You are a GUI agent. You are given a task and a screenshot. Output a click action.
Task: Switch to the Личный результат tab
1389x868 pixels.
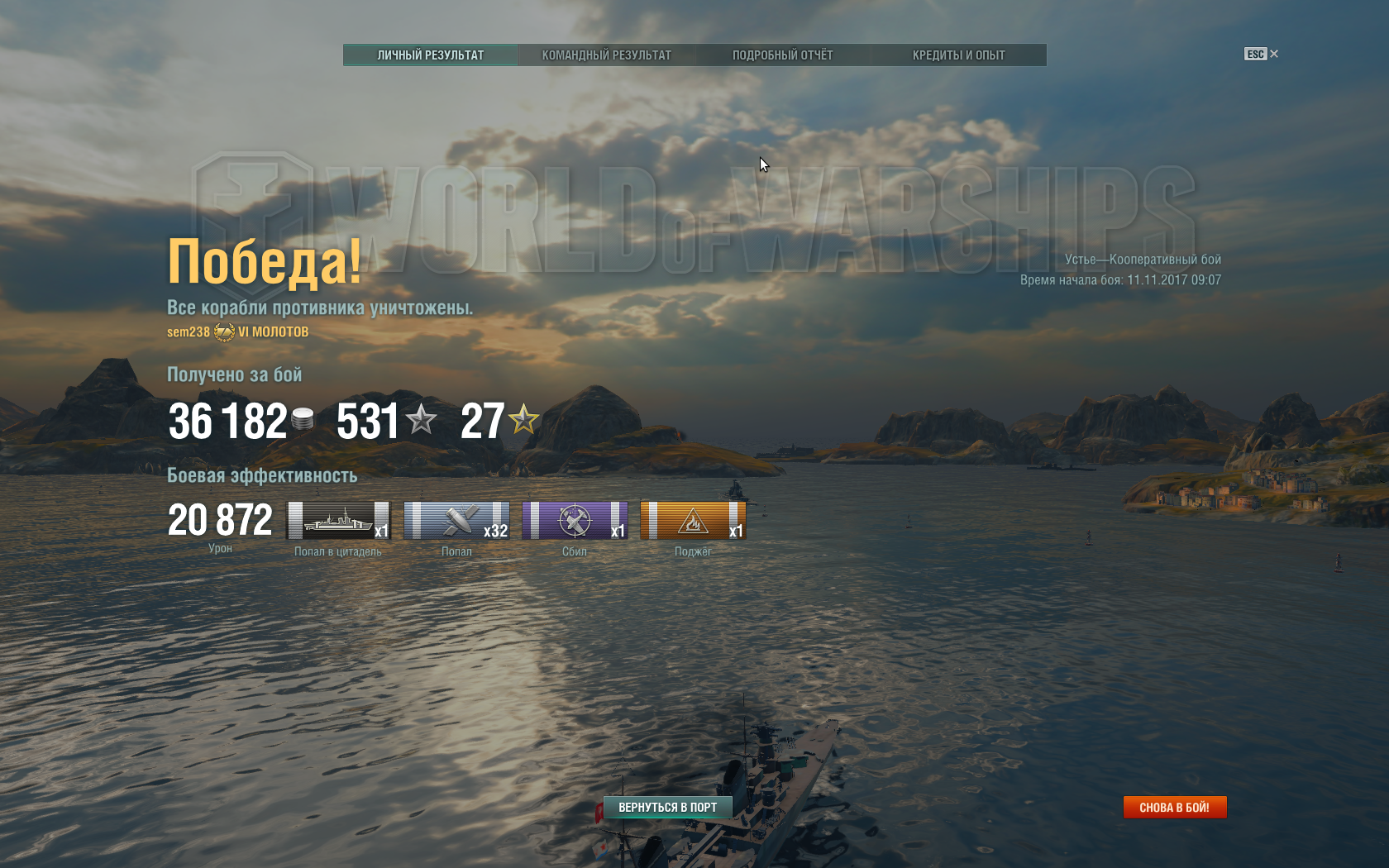coord(430,55)
